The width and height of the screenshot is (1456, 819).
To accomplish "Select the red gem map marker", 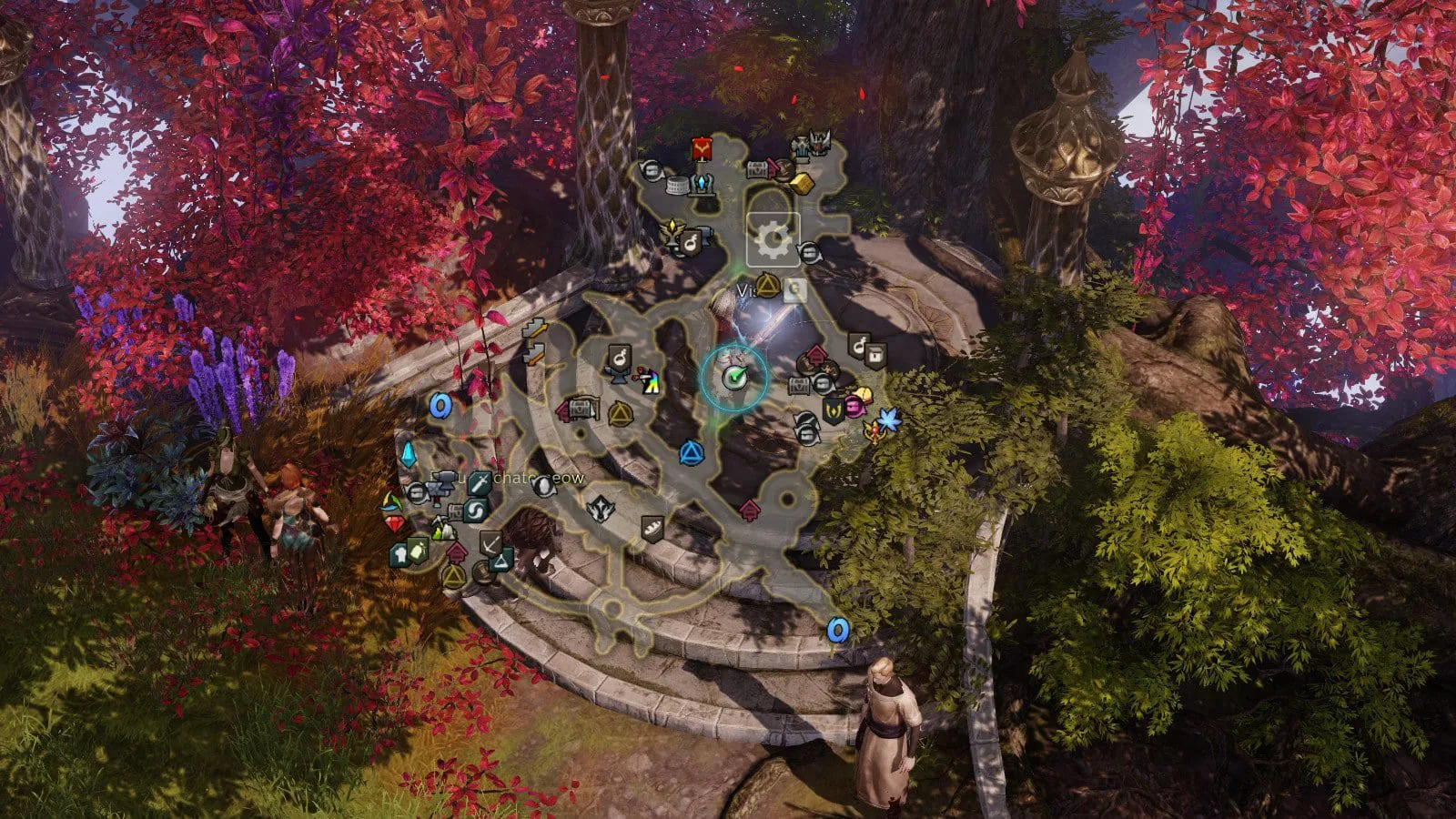I will click(x=394, y=524).
